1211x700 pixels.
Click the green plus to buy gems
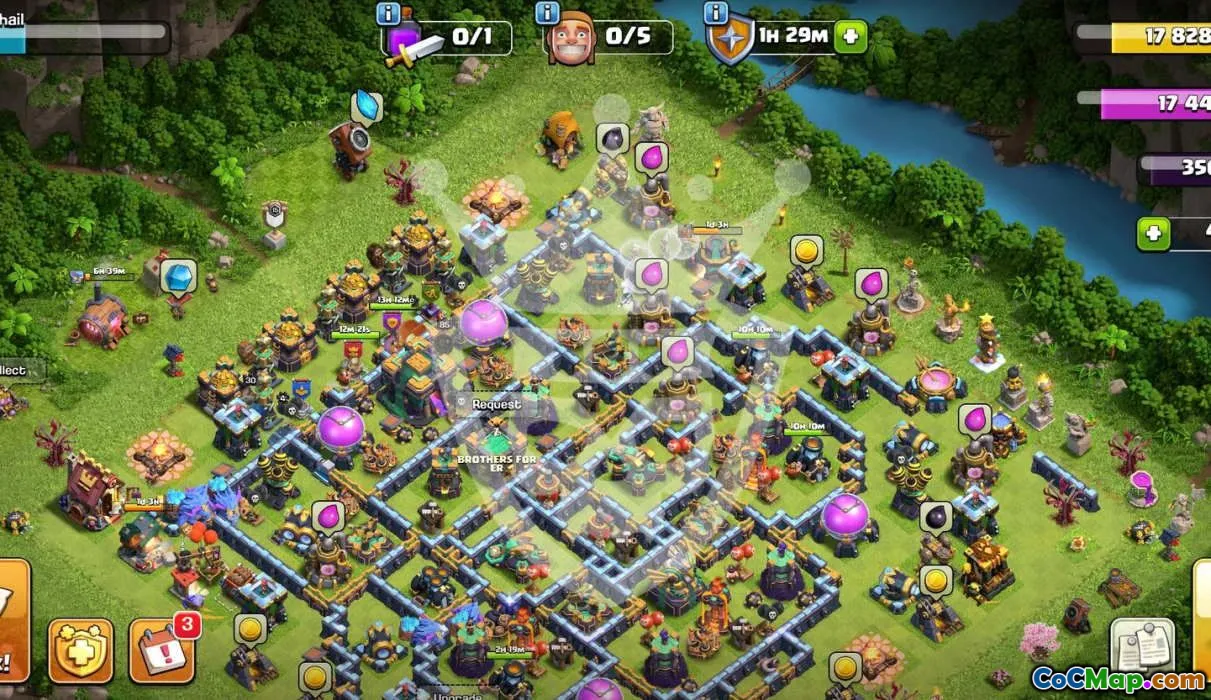1153,234
